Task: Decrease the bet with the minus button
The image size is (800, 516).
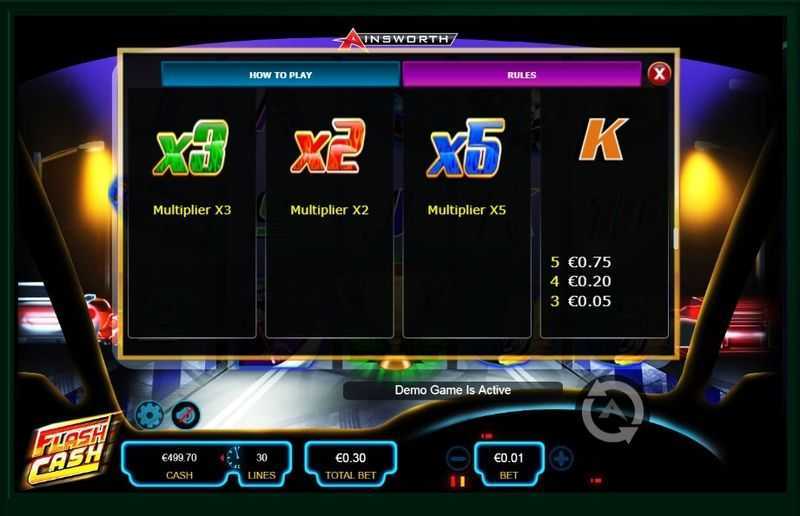Action: (457, 459)
